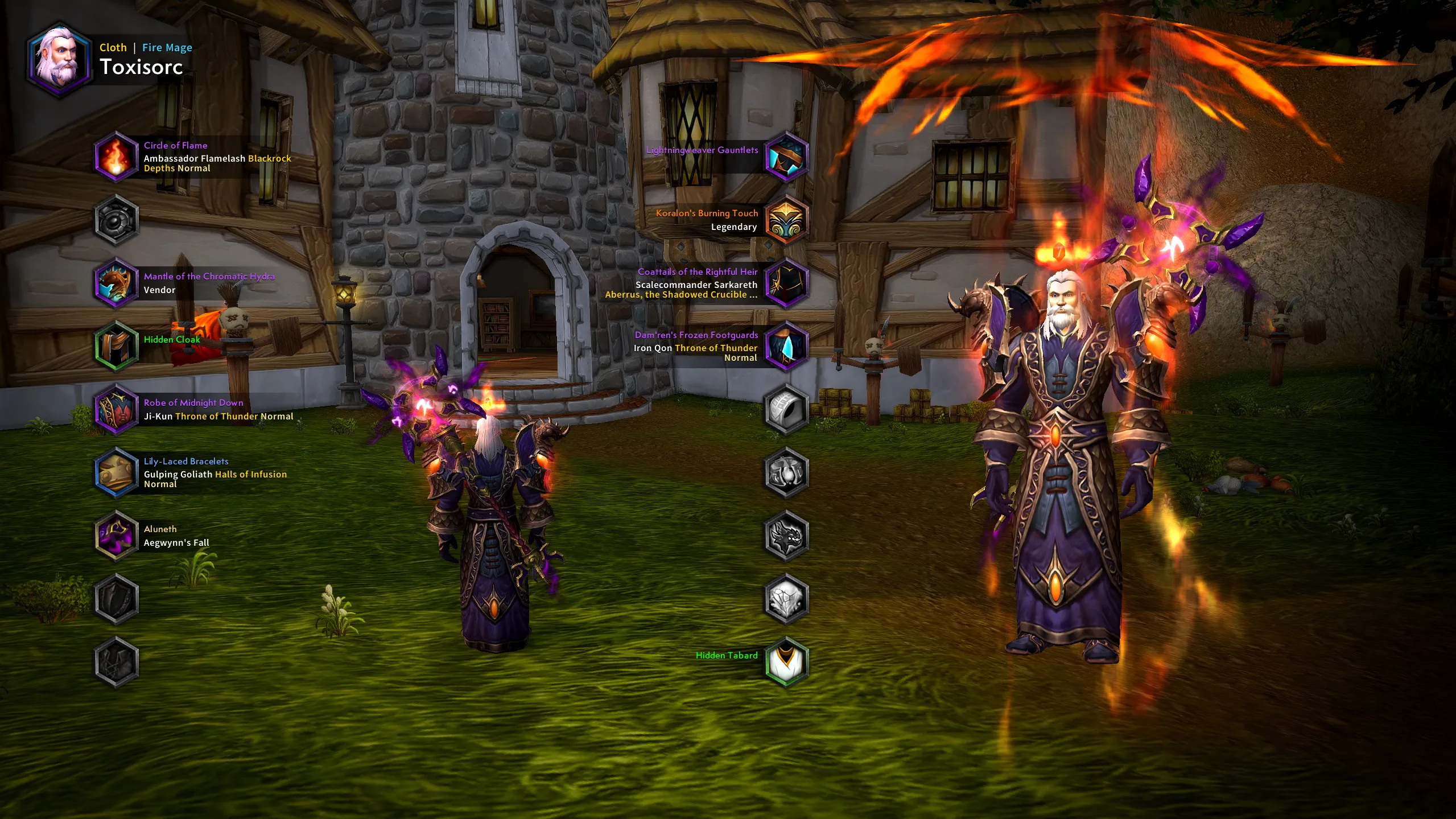Screen dimensions: 1456x819
Task: Open Koralon's Burning Touch legendary slot
Action: [x=786, y=220]
